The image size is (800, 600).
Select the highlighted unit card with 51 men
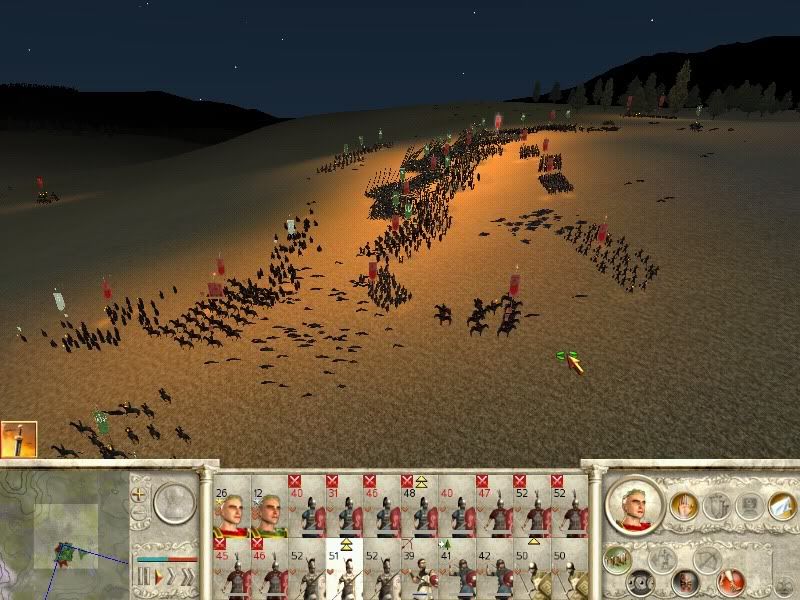[345, 569]
